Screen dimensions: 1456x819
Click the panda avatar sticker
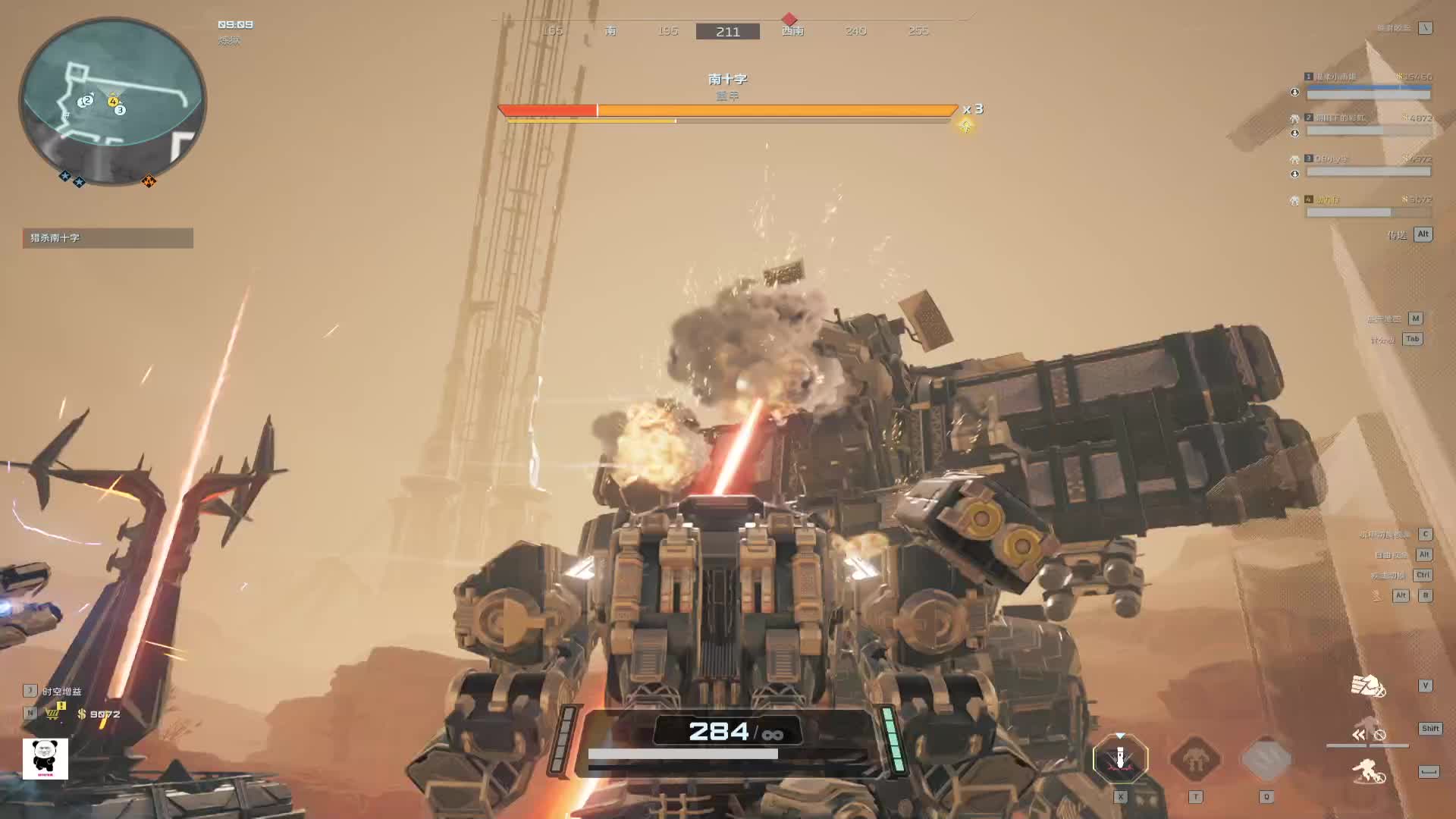[x=45, y=758]
